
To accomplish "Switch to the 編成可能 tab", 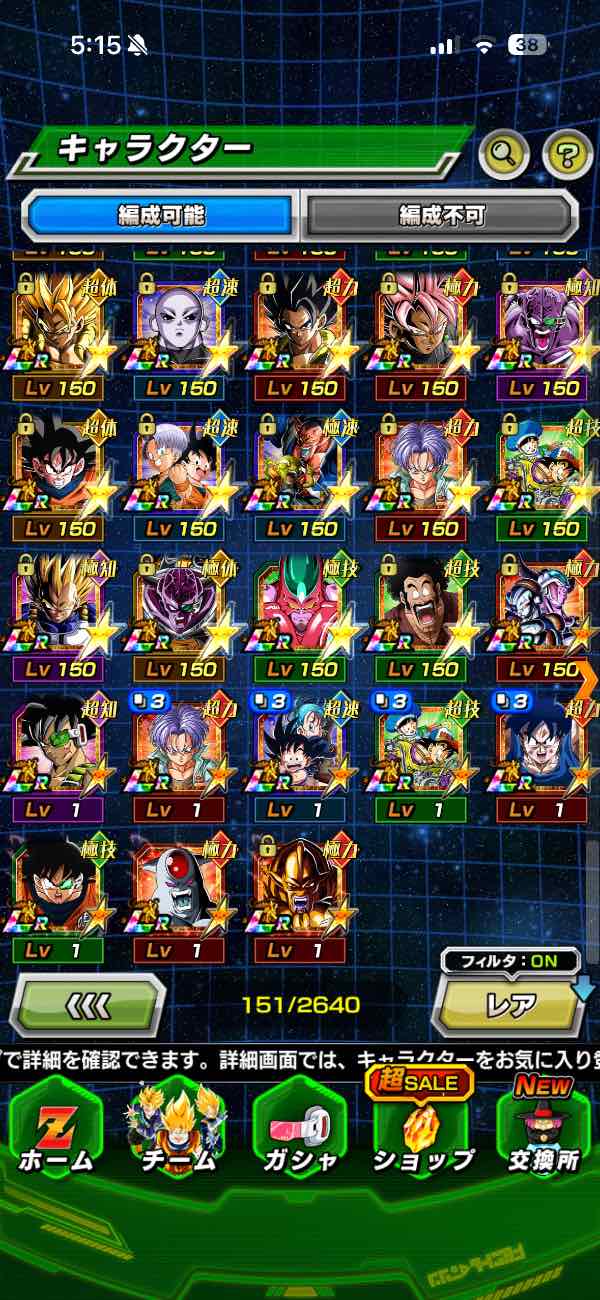I will pos(161,214).
